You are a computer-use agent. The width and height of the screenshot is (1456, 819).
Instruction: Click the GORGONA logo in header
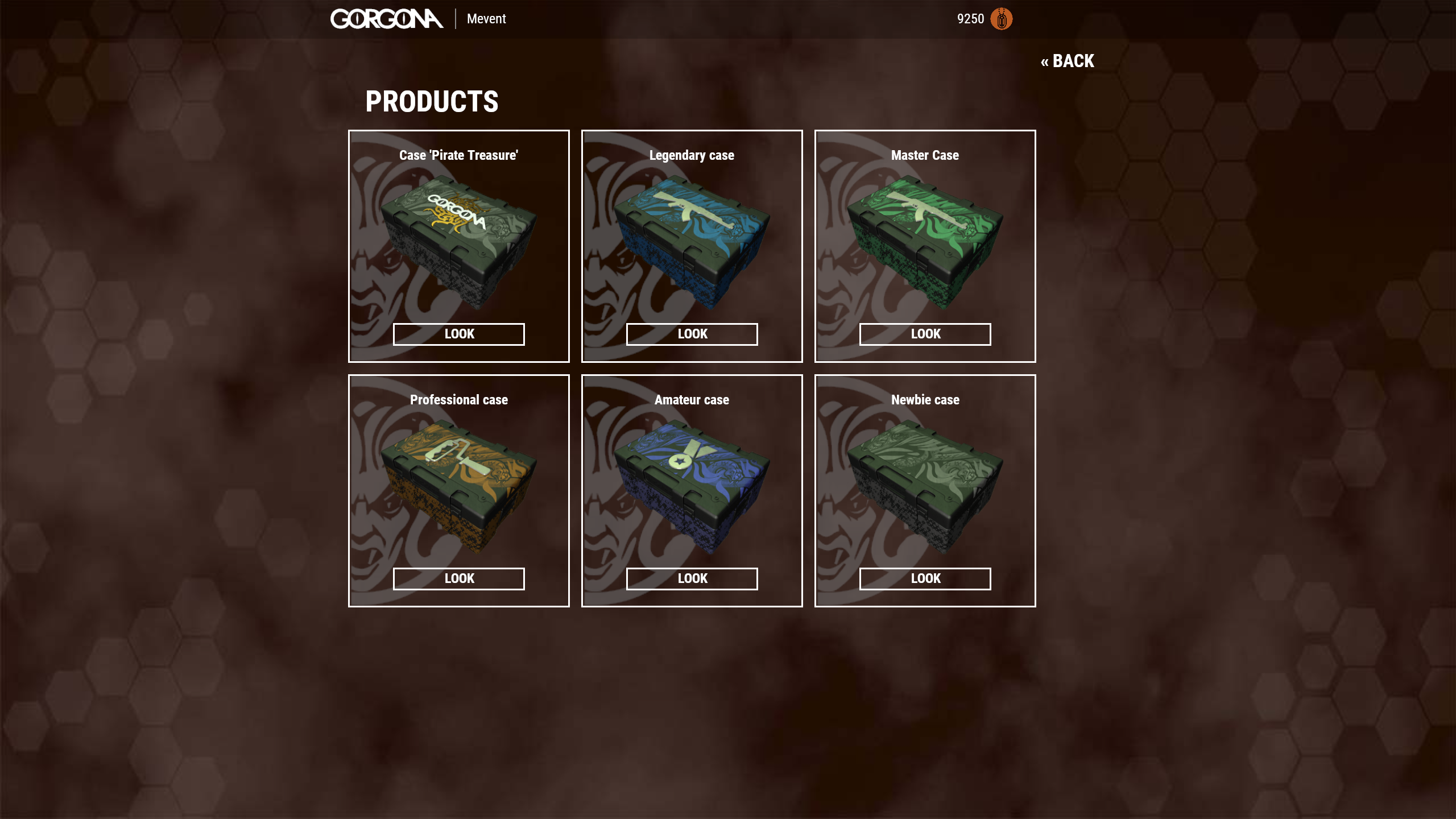[x=387, y=19]
